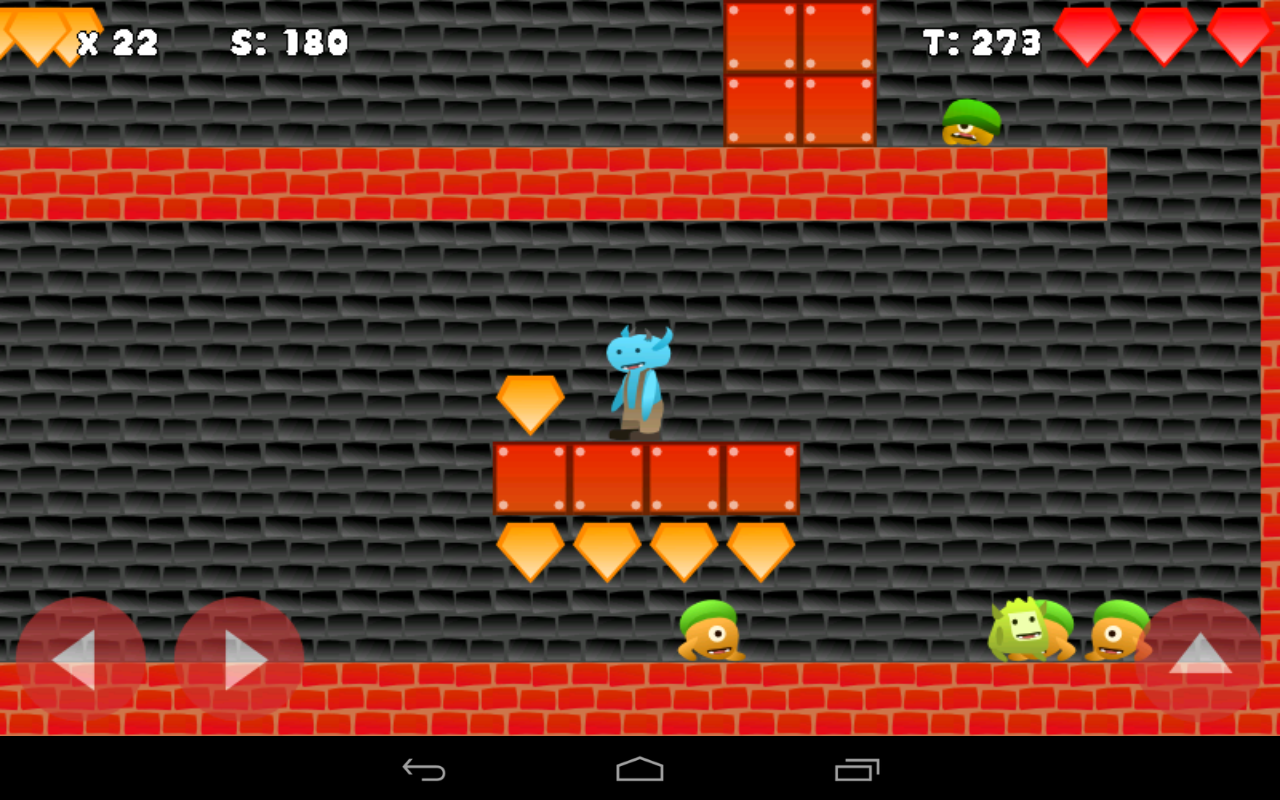Tap the Android home navigation icon
The height and width of the screenshot is (800, 1280).
tap(640, 770)
